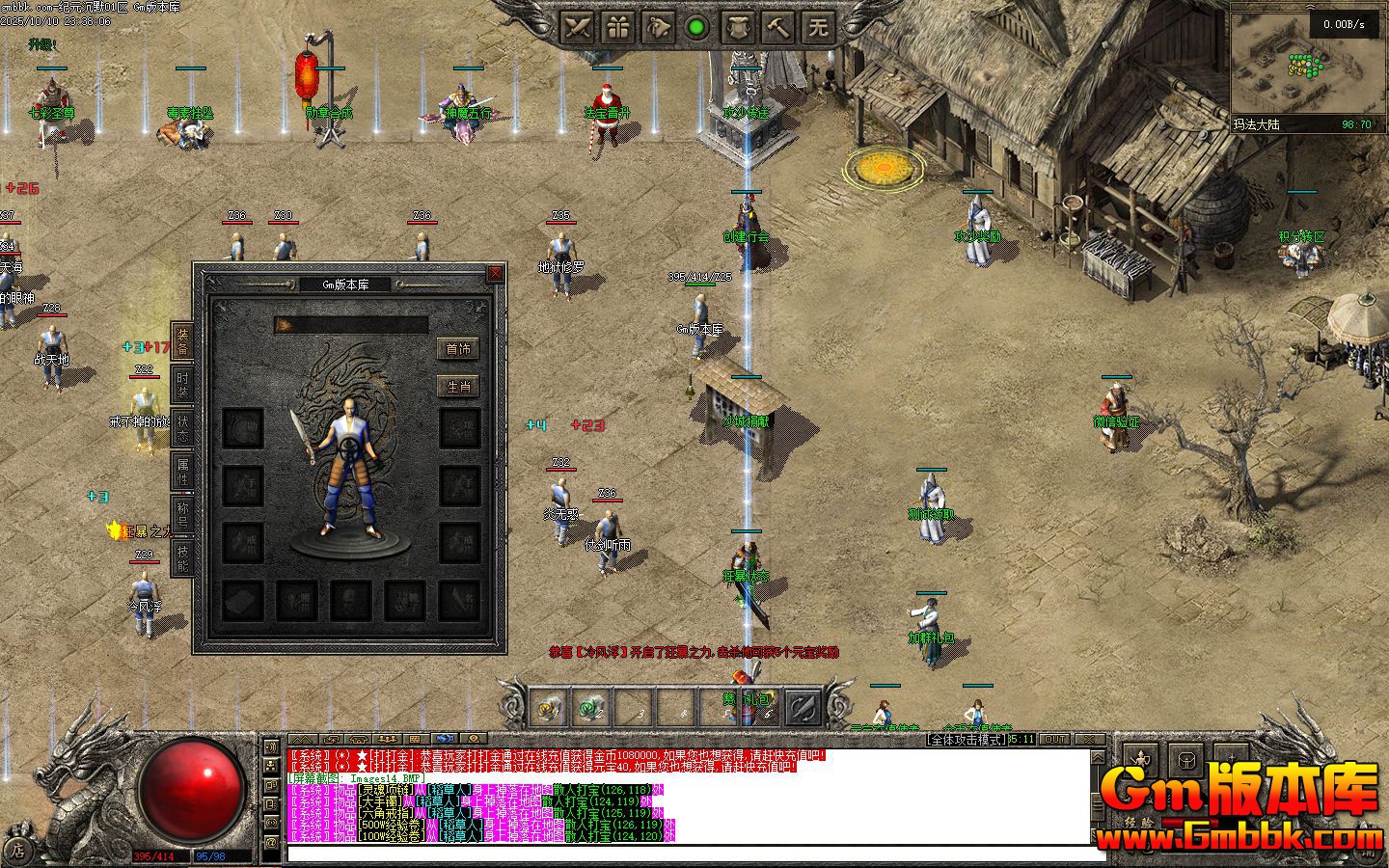Close the character equipment window
The width and height of the screenshot is (1389, 868).
coord(495,274)
